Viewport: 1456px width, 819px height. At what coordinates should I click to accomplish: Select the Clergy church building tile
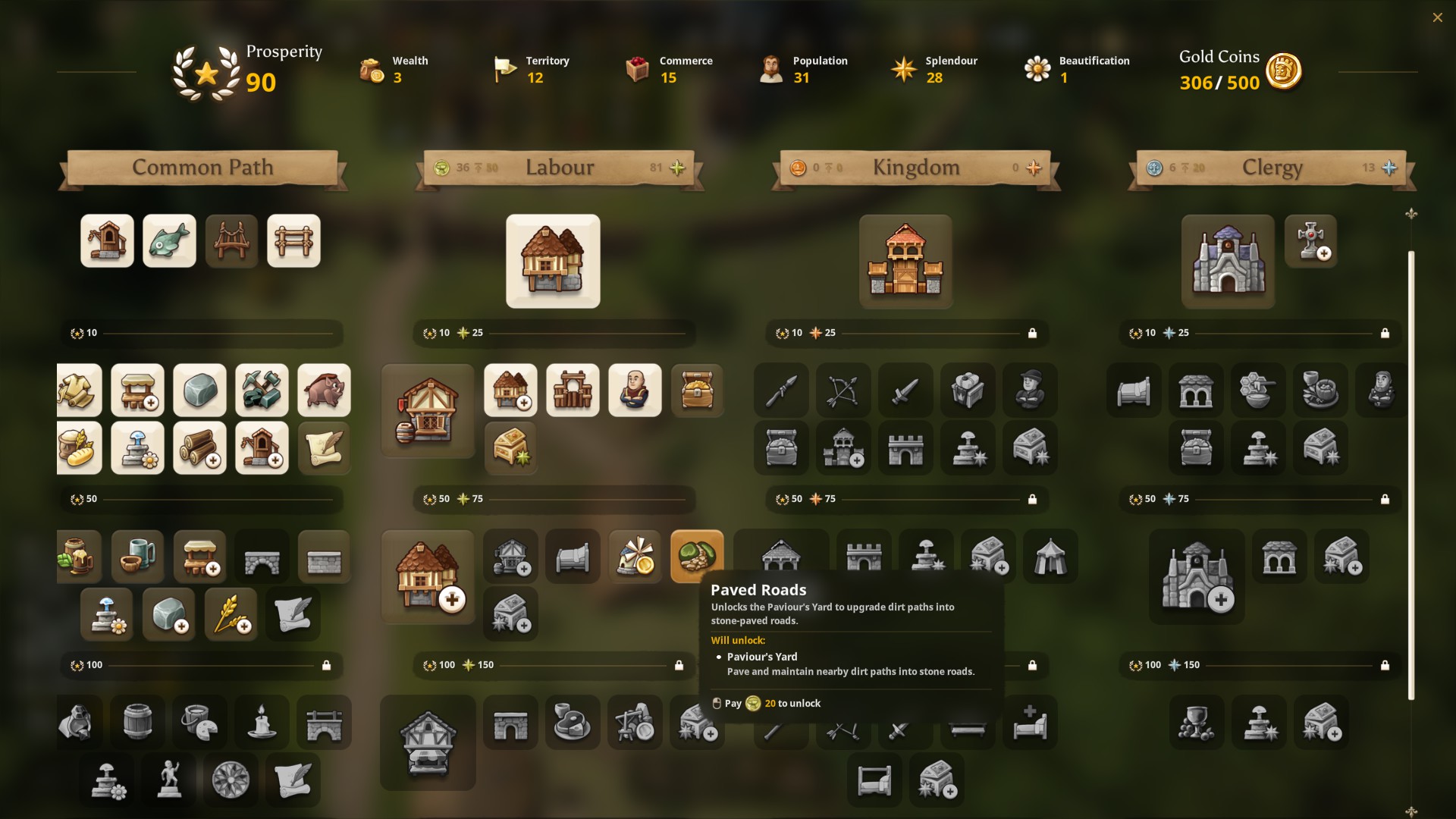(1228, 261)
